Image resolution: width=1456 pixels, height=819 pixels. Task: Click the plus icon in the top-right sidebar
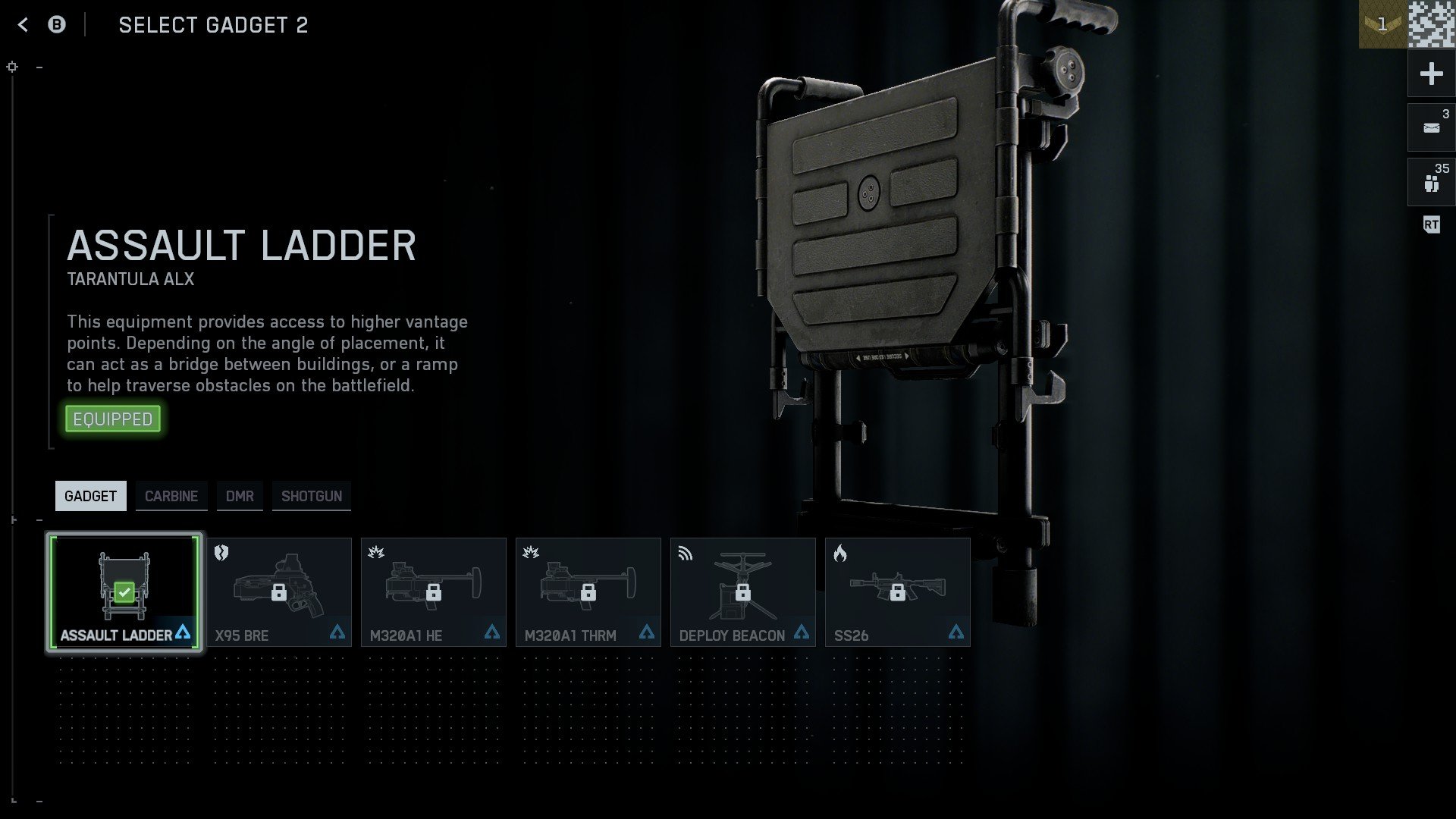pos(1430,74)
